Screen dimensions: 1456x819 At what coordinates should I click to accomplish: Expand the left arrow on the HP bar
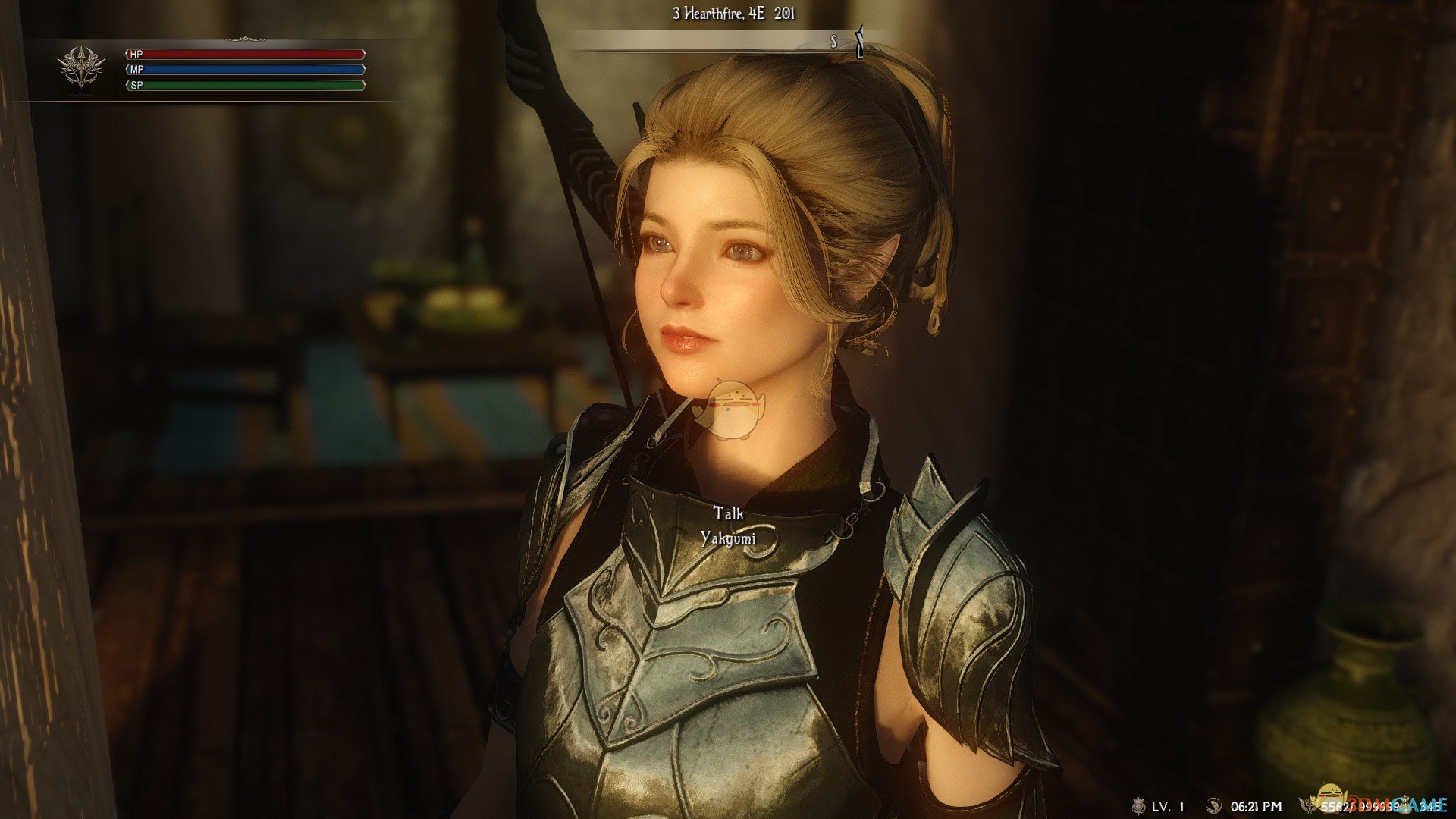[x=127, y=55]
